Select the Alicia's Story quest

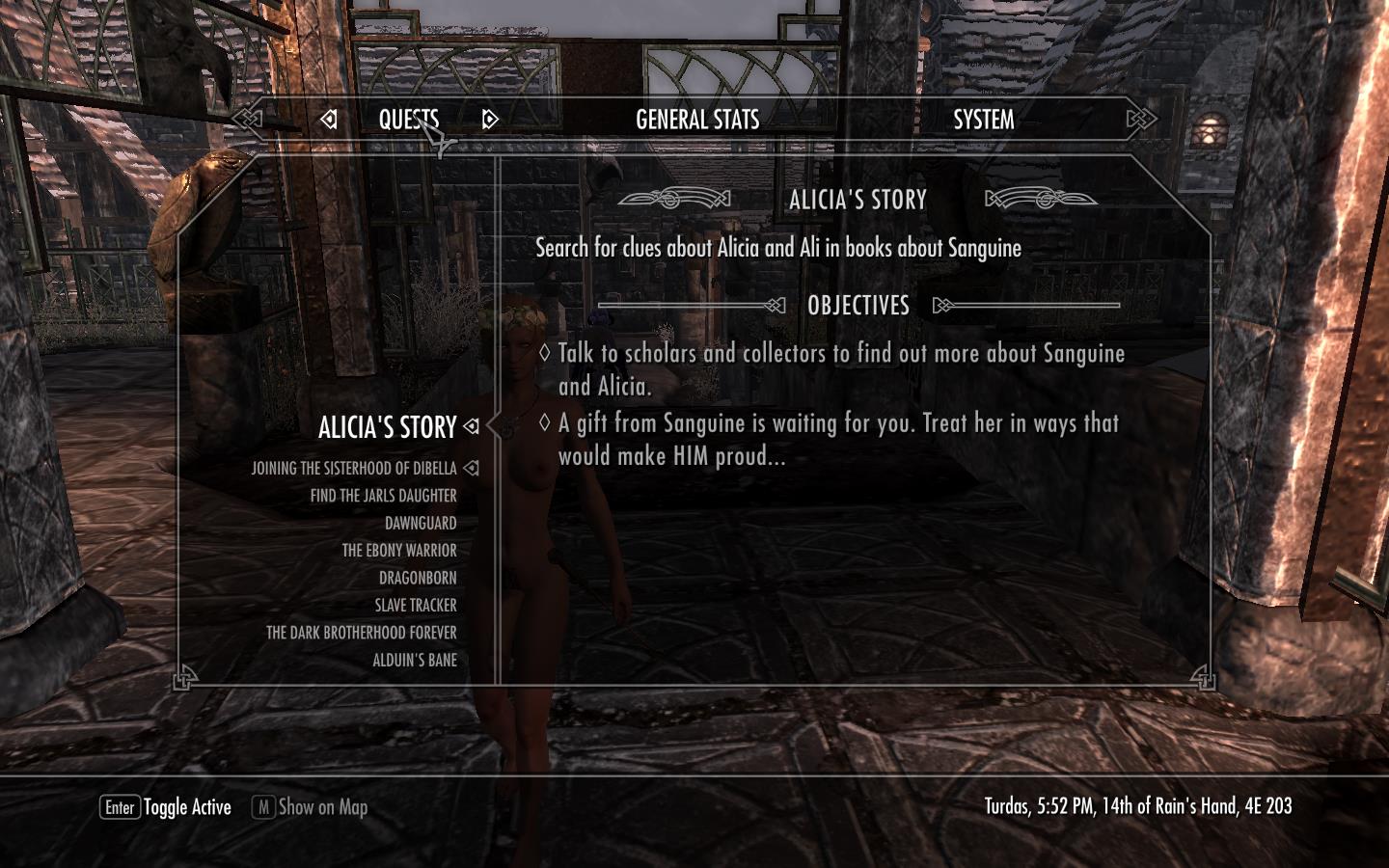[x=387, y=427]
